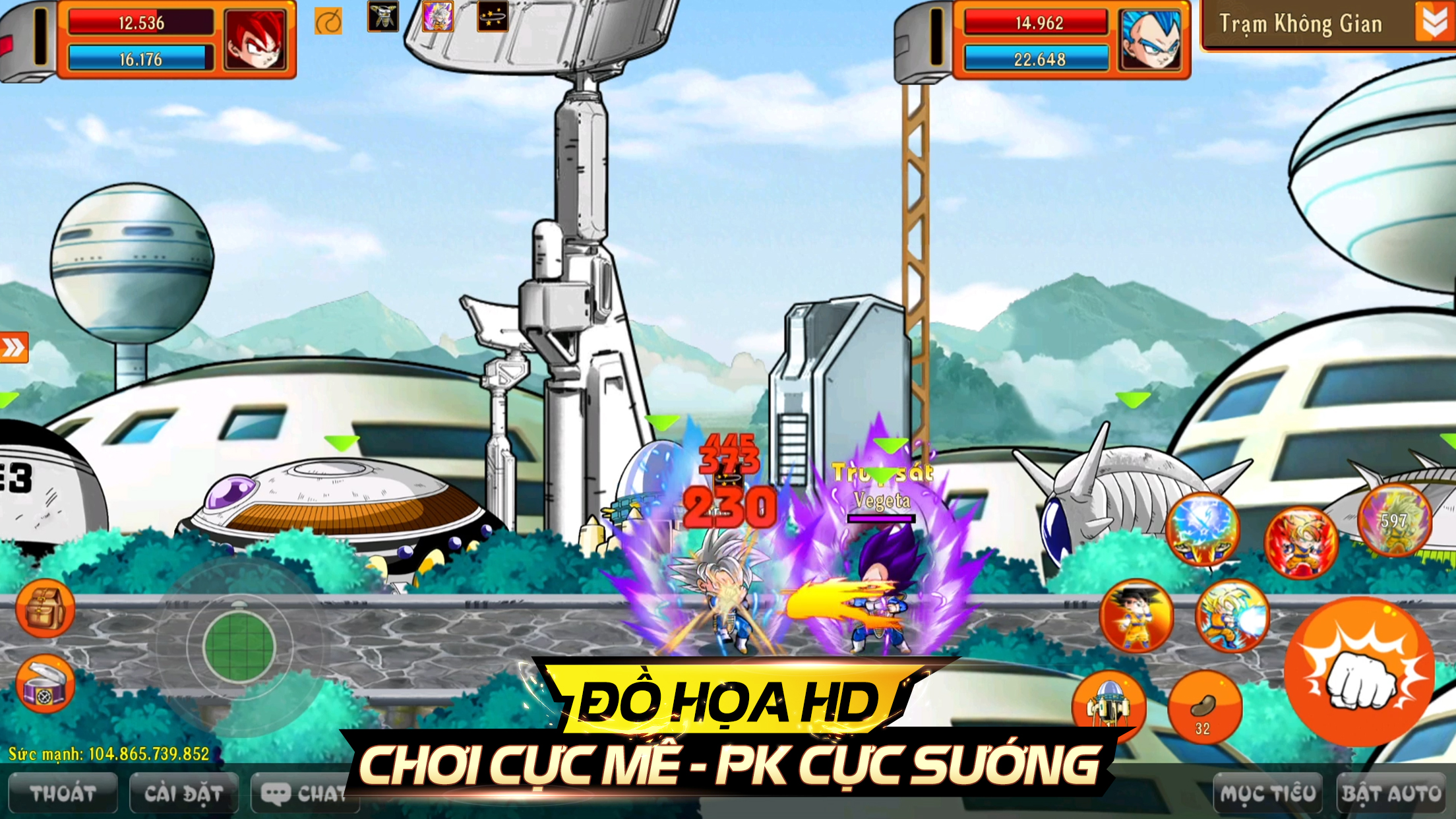1456x819 pixels.
Task: Open the CÀI ĐẶT settings
Action: click(184, 793)
